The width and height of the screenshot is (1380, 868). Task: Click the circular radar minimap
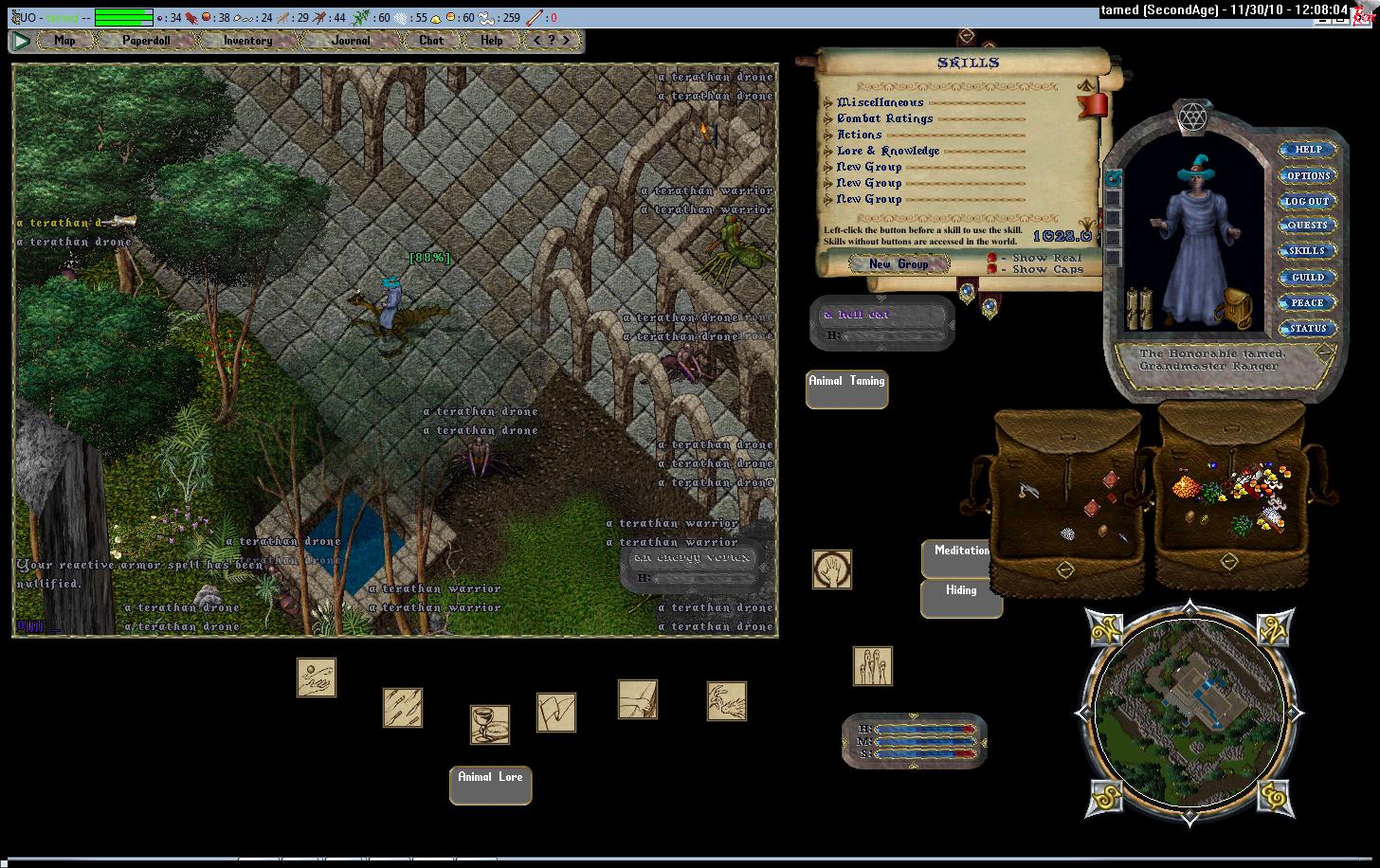(1189, 711)
